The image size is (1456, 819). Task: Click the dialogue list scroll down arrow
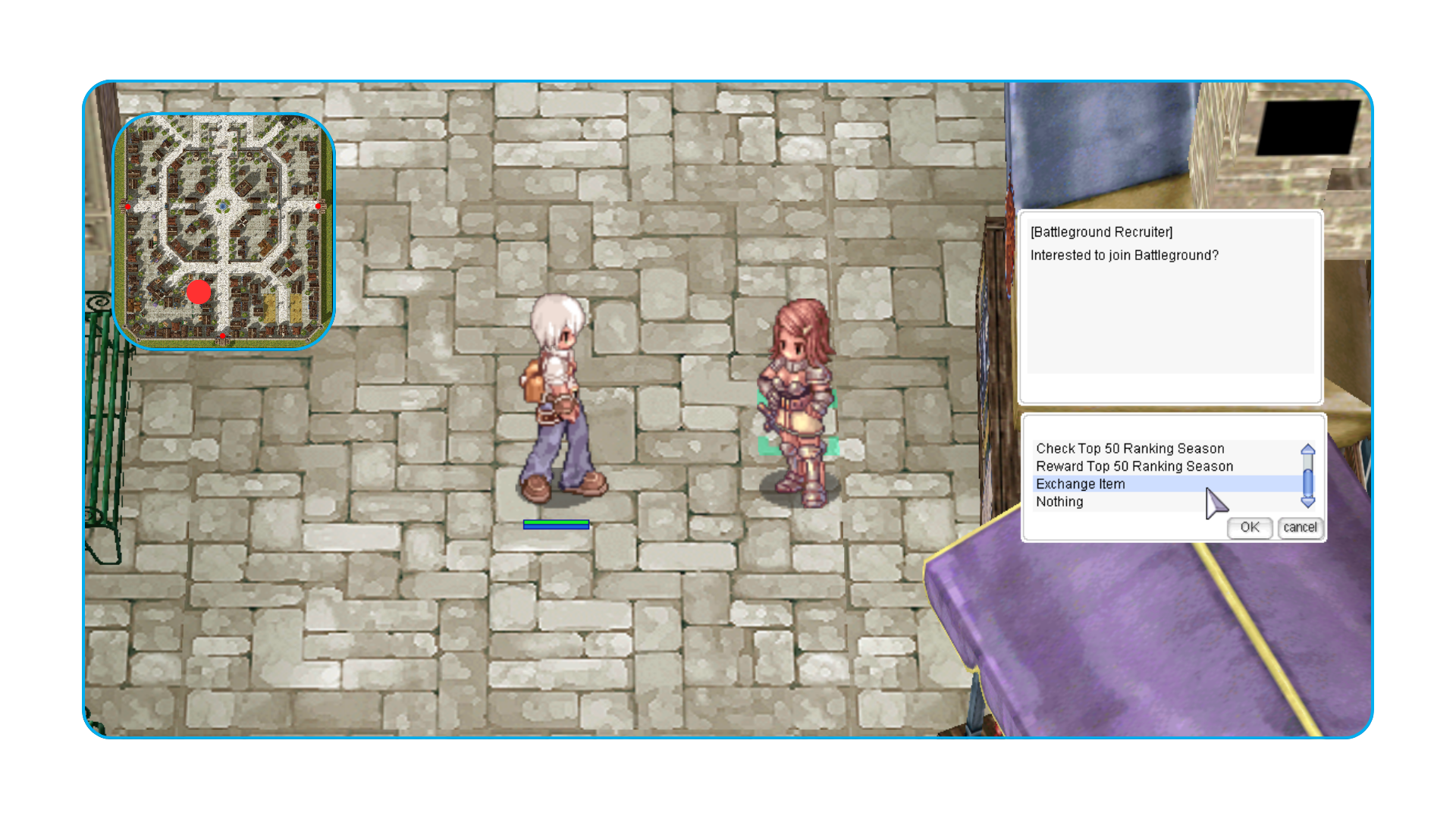point(1308,502)
